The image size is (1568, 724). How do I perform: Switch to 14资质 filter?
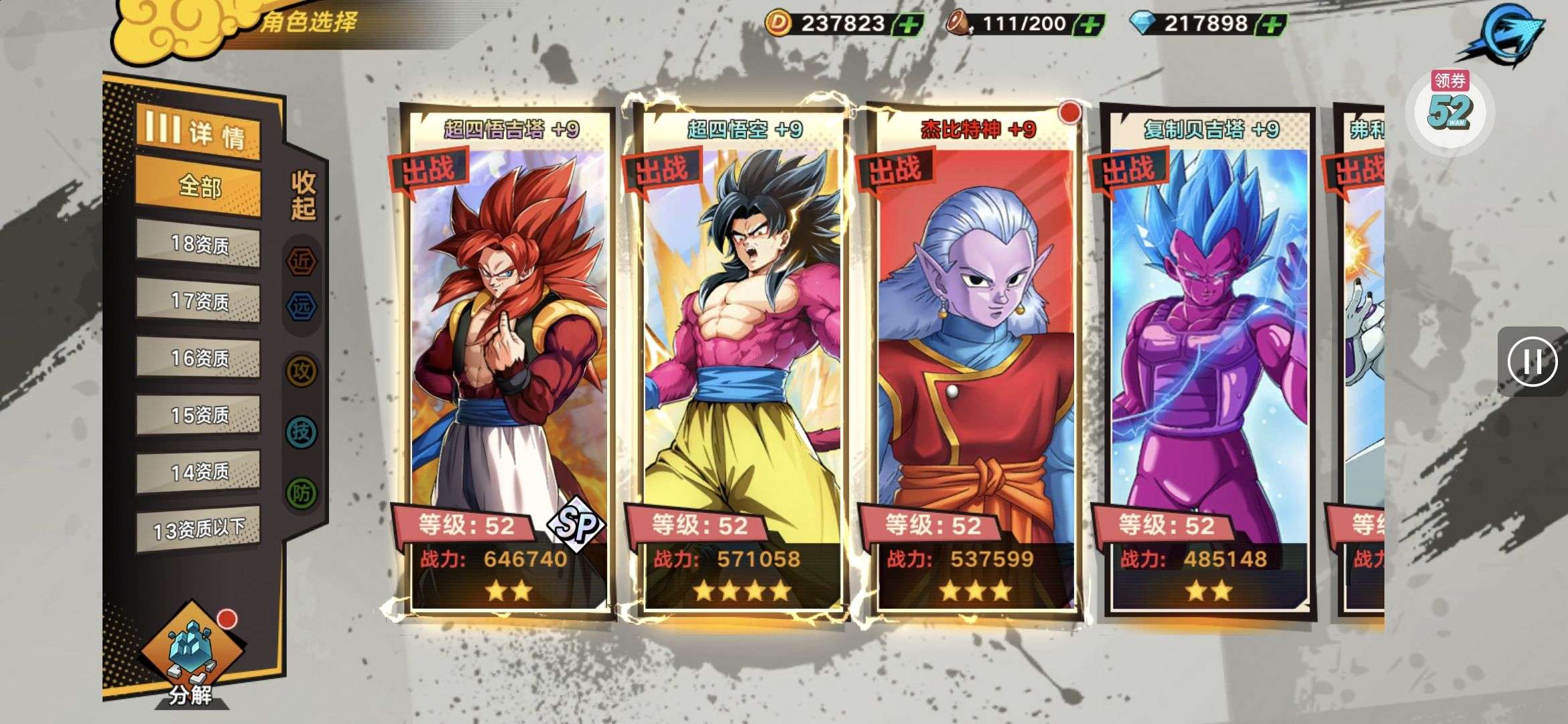click(x=198, y=472)
